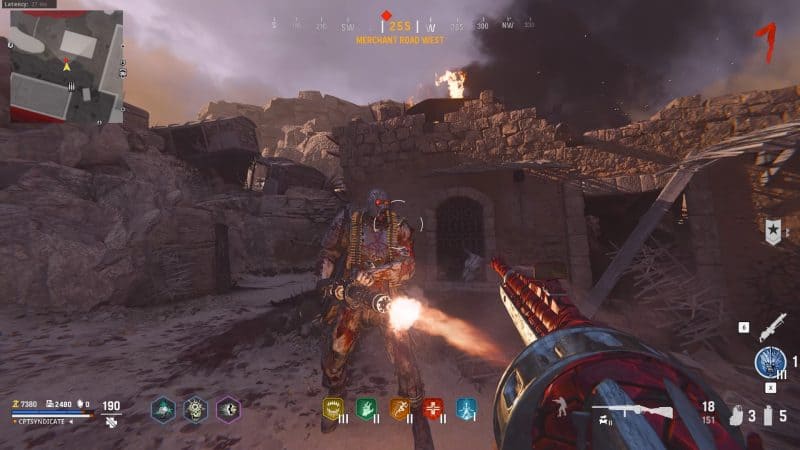This screenshot has height=450, width=800.
Task: Click the red cross health perk icon
Action: [433, 408]
